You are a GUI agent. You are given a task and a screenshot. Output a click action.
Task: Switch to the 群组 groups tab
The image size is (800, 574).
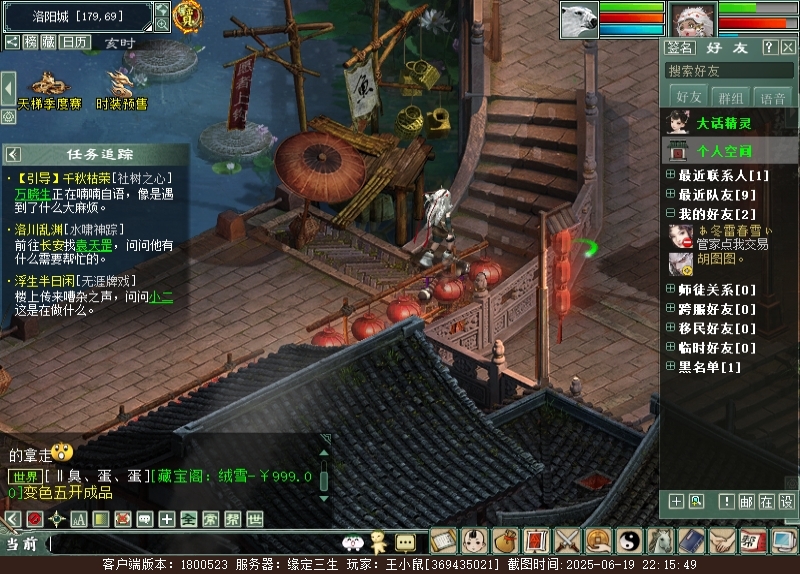point(731,97)
